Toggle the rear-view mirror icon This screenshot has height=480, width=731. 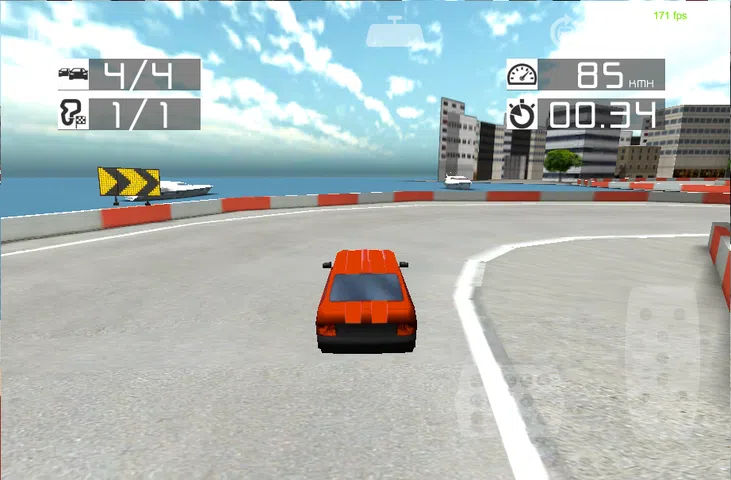395,34
